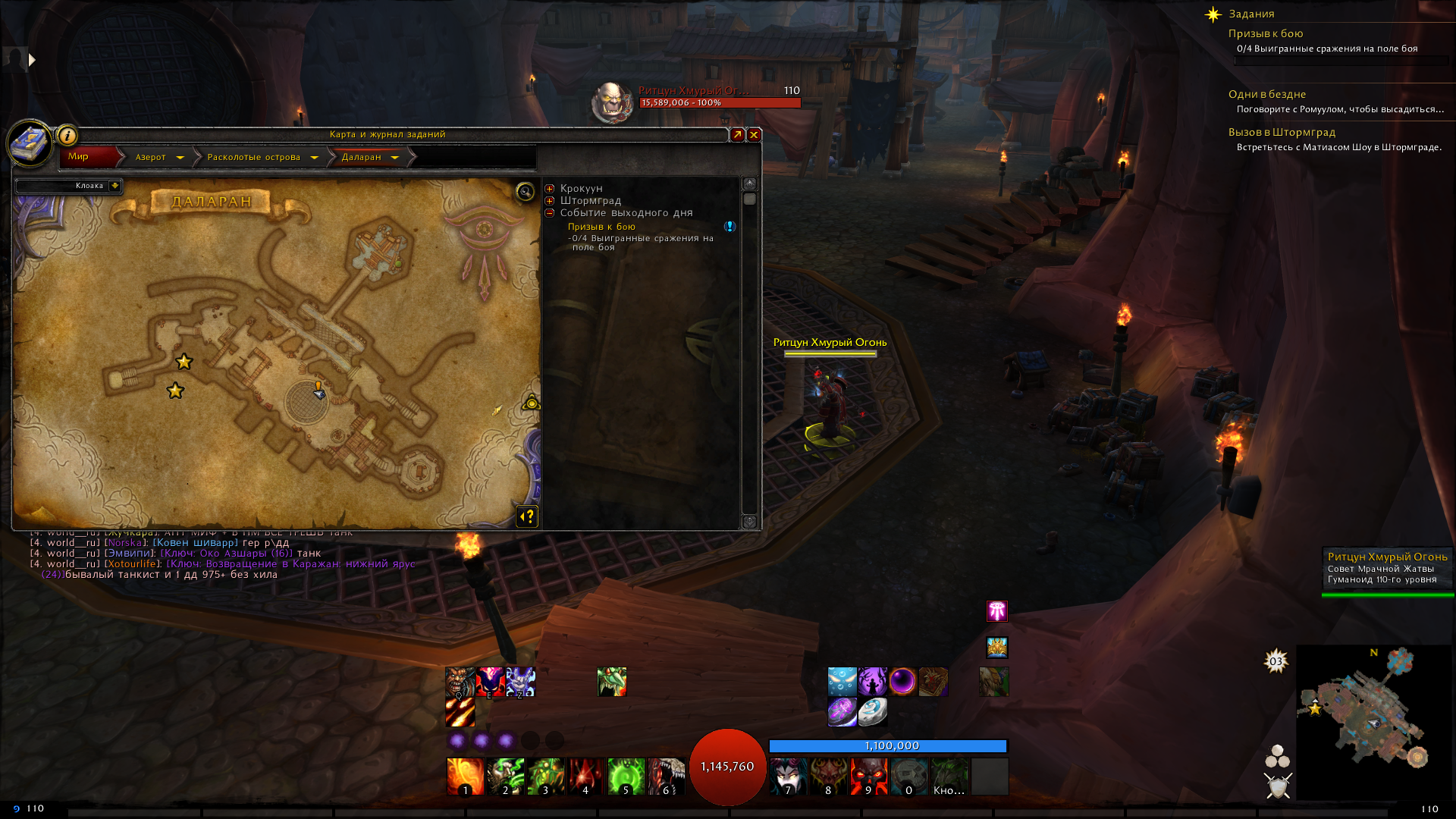
Task: Activate the flame spell in slot 1
Action: coord(465,777)
